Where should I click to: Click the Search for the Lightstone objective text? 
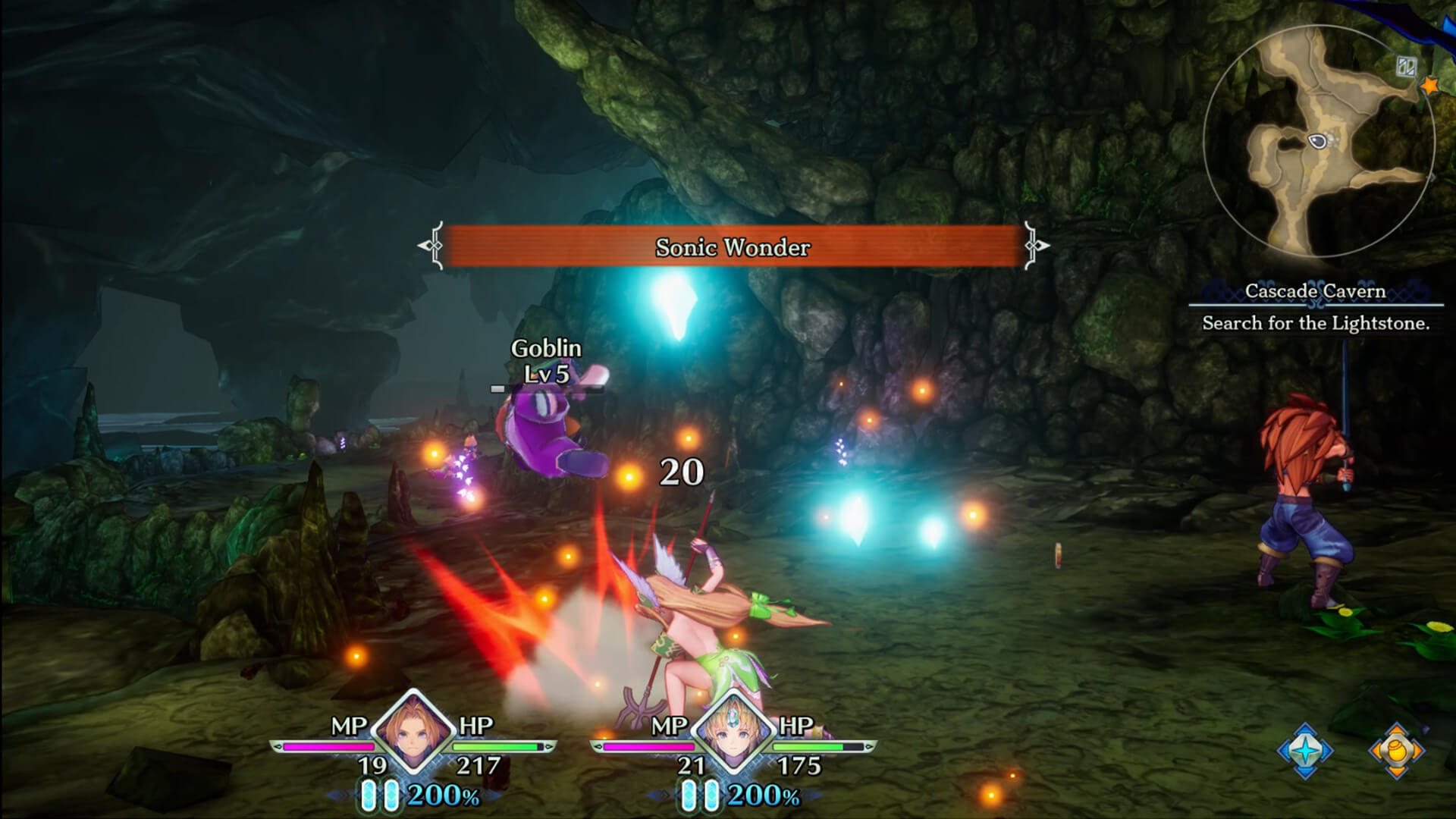1316,322
